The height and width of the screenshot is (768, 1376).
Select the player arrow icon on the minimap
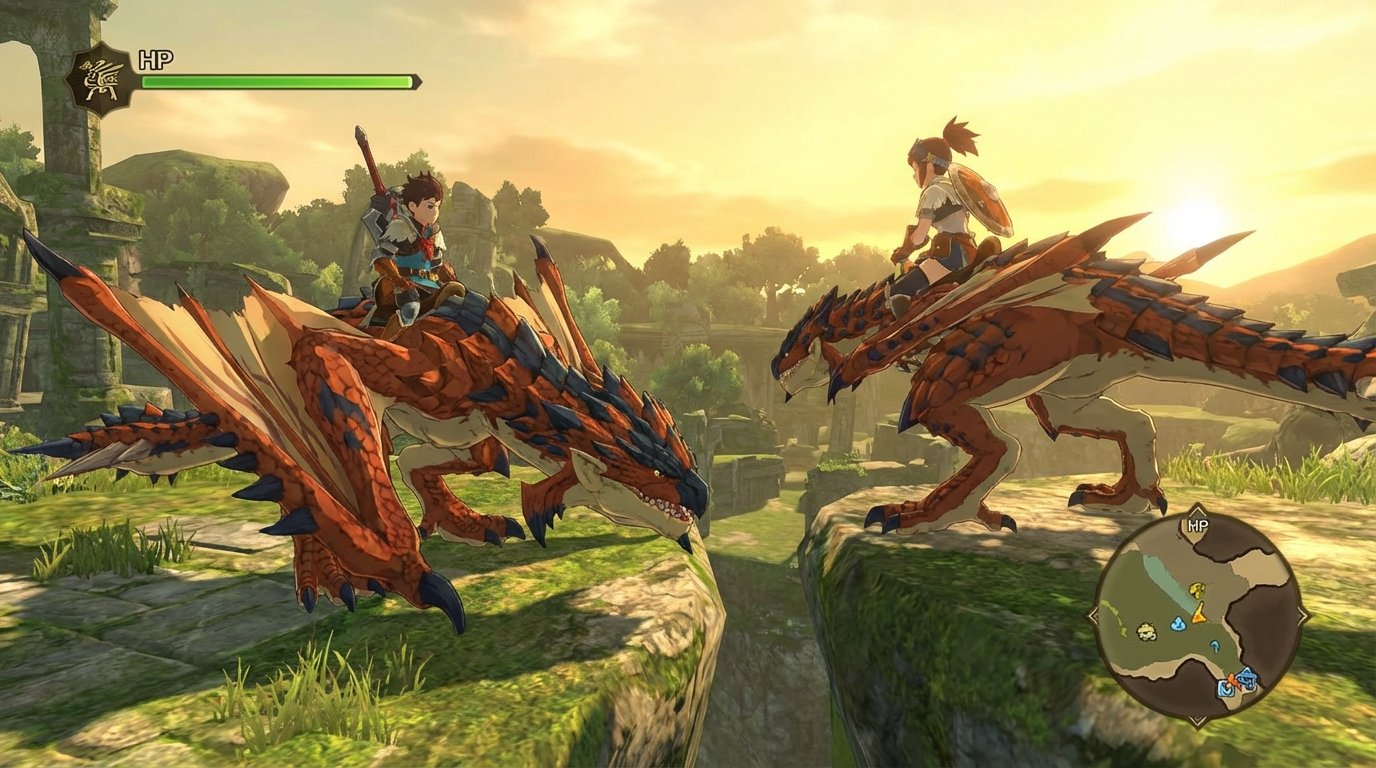[1199, 615]
